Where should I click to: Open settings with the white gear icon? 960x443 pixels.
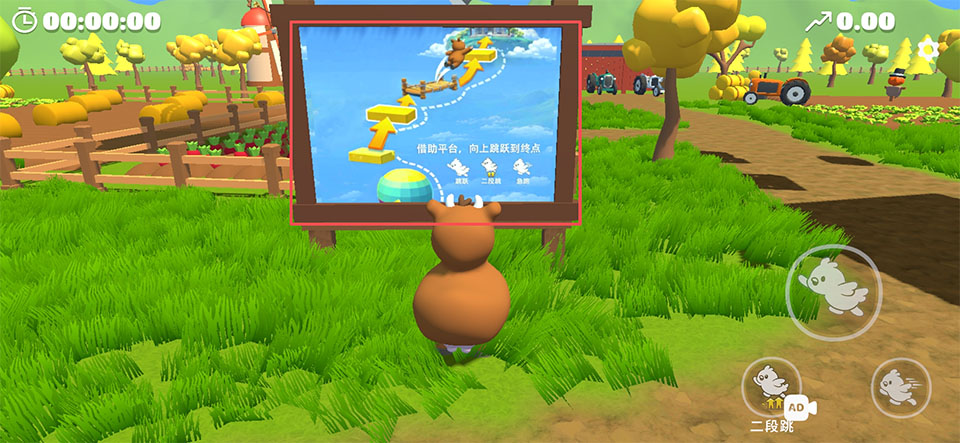tap(928, 47)
